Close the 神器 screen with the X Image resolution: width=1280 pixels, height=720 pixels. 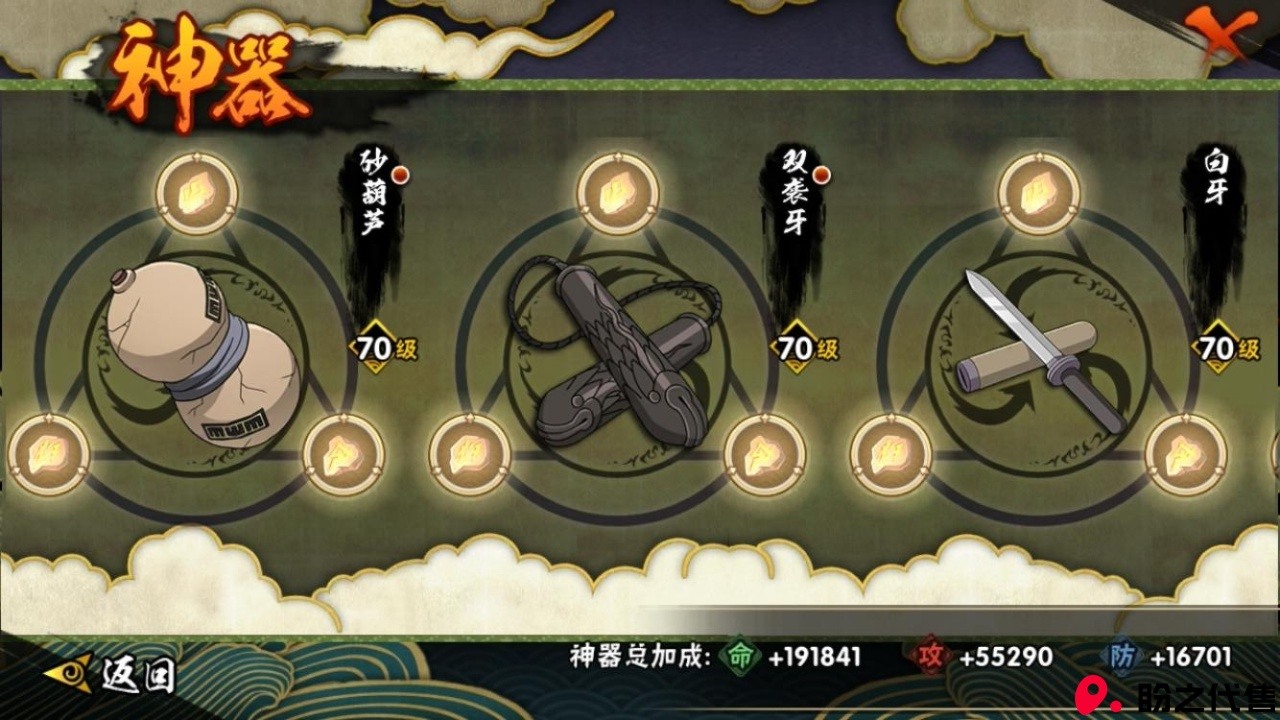pyautogui.click(x=1226, y=36)
